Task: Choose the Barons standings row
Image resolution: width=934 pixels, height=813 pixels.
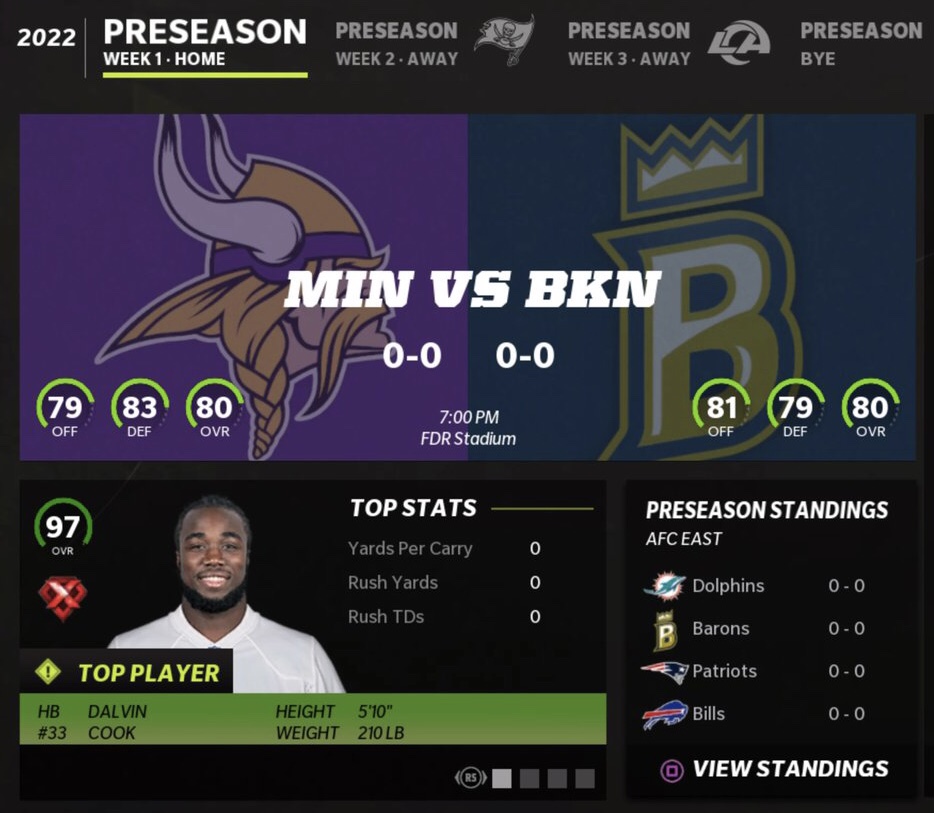Action: pyautogui.click(x=770, y=629)
